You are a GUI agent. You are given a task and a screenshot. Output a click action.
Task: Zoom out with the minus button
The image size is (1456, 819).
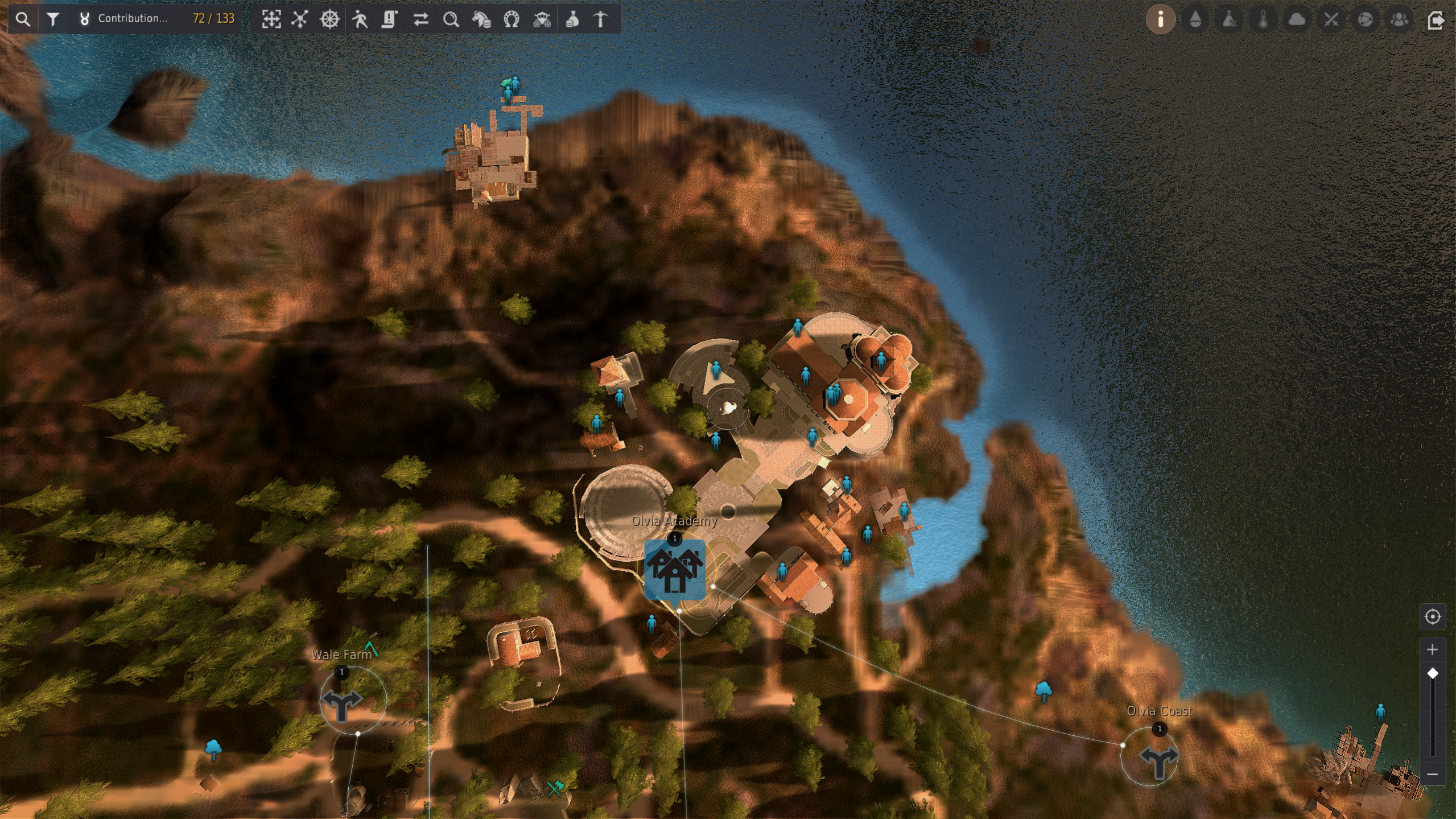(x=1432, y=774)
